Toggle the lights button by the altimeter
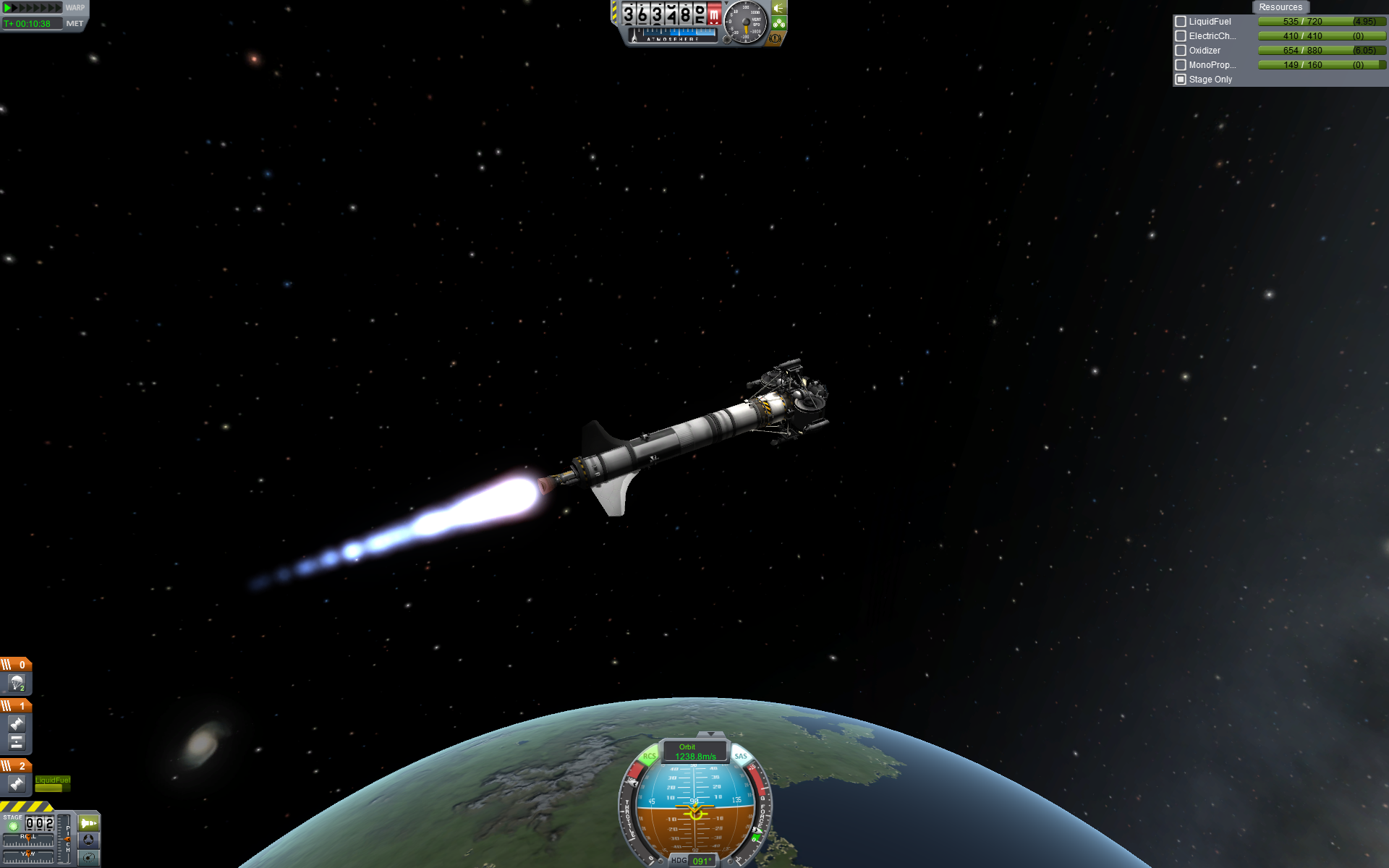The image size is (1389, 868). 779,8
